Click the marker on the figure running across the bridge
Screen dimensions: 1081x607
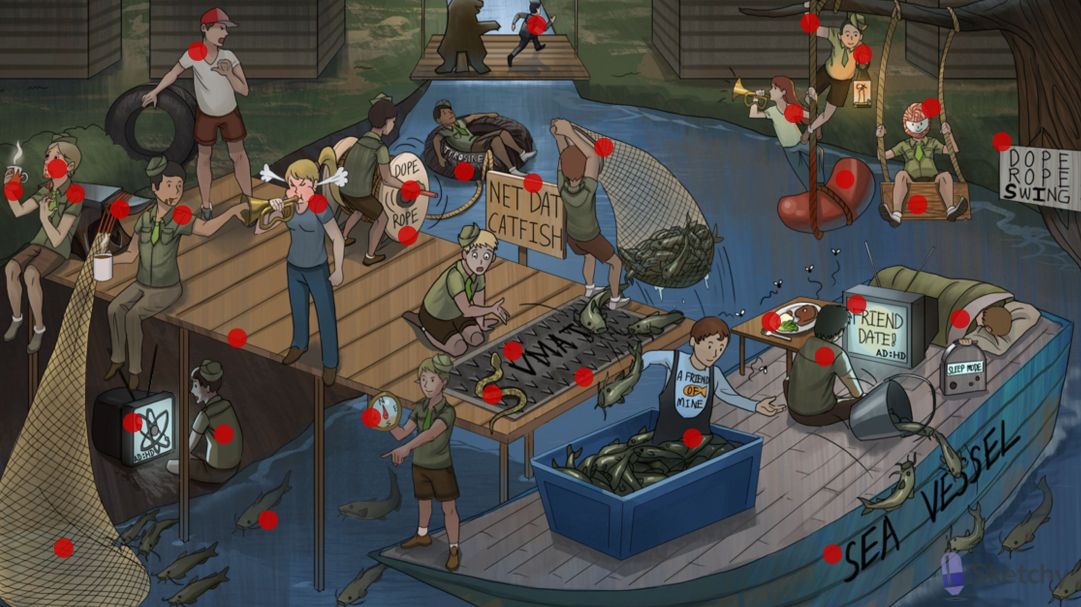(x=537, y=25)
